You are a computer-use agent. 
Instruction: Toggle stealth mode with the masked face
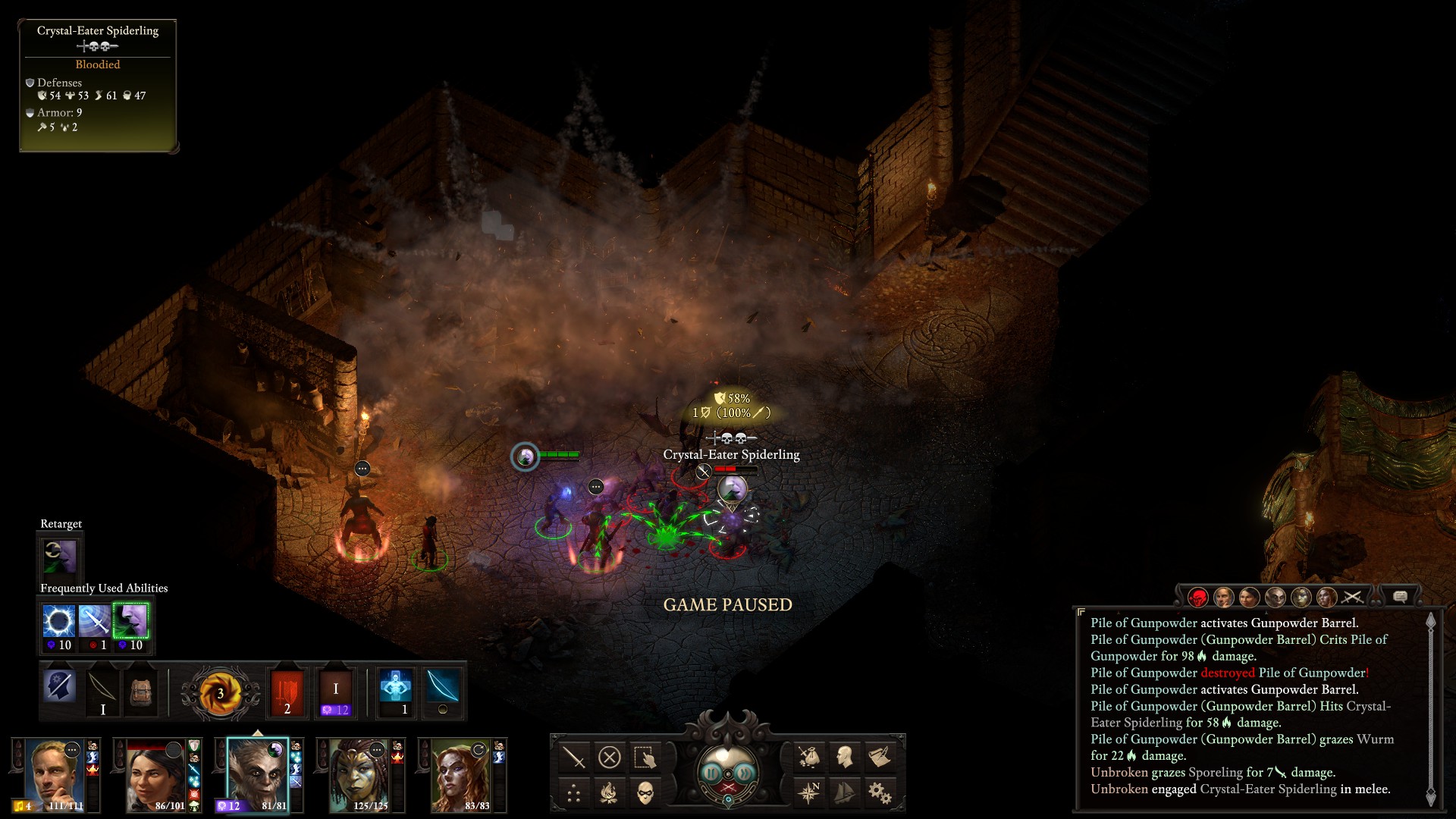[x=645, y=793]
